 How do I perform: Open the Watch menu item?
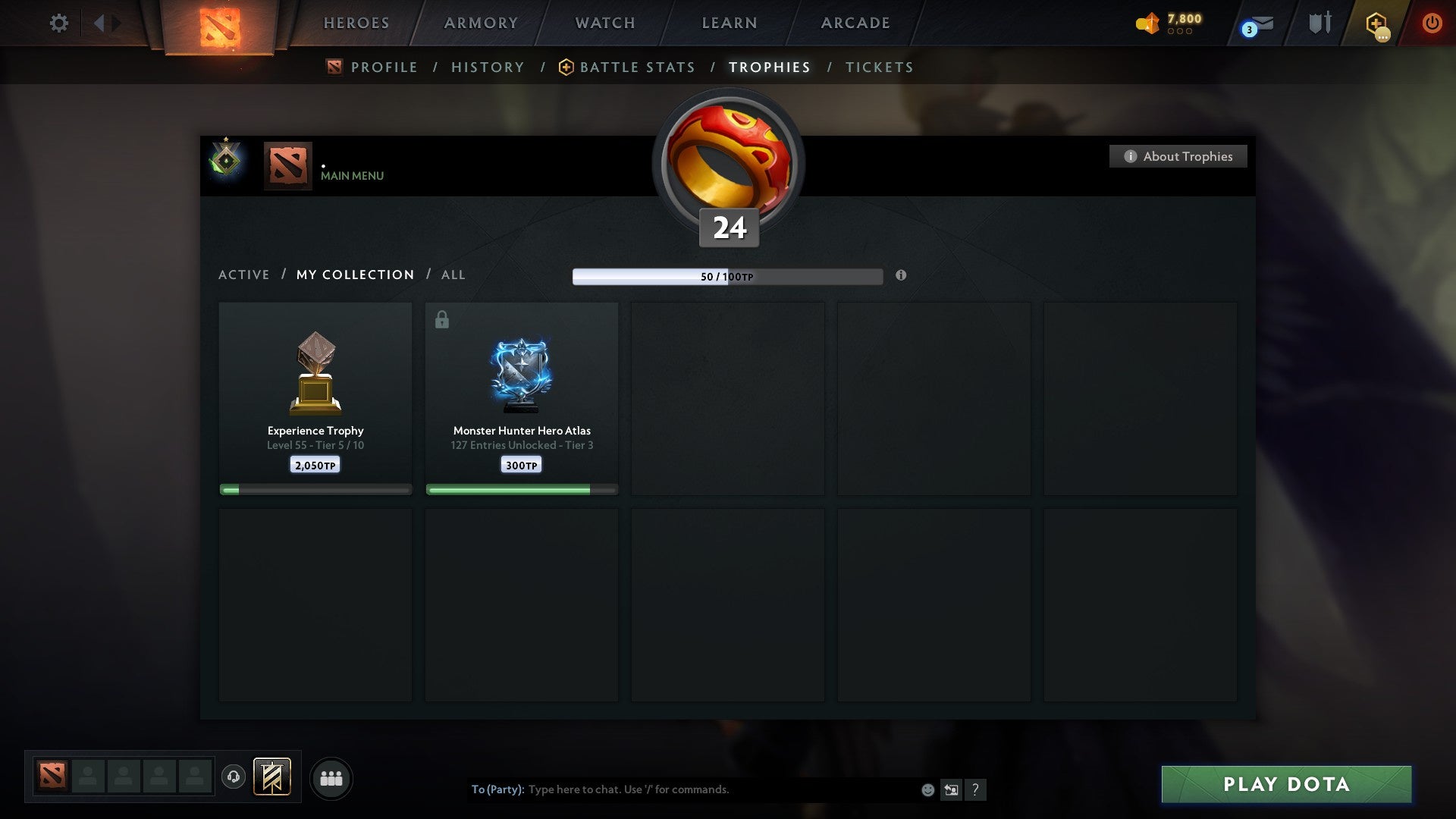[x=604, y=23]
